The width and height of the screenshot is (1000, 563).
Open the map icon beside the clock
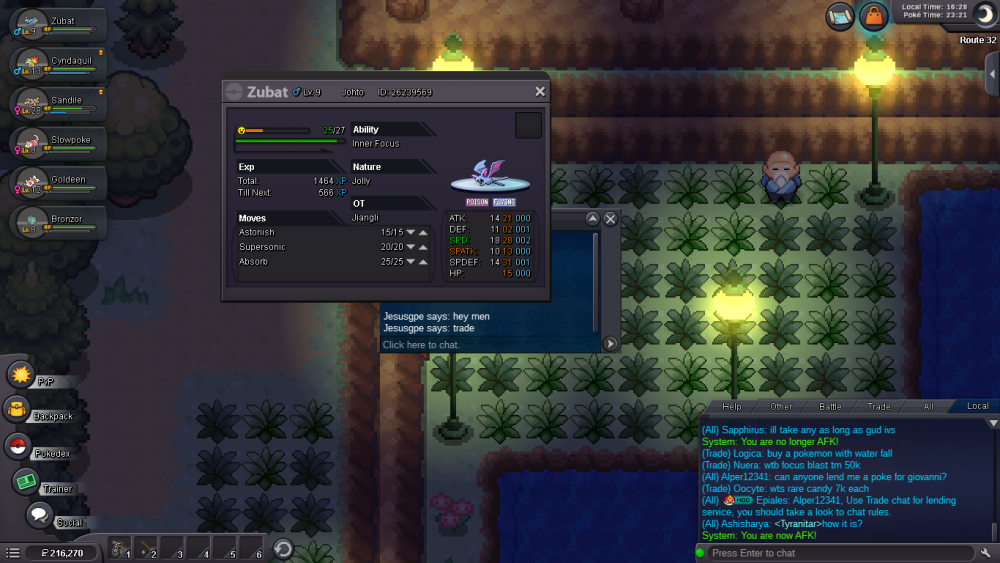tap(840, 16)
